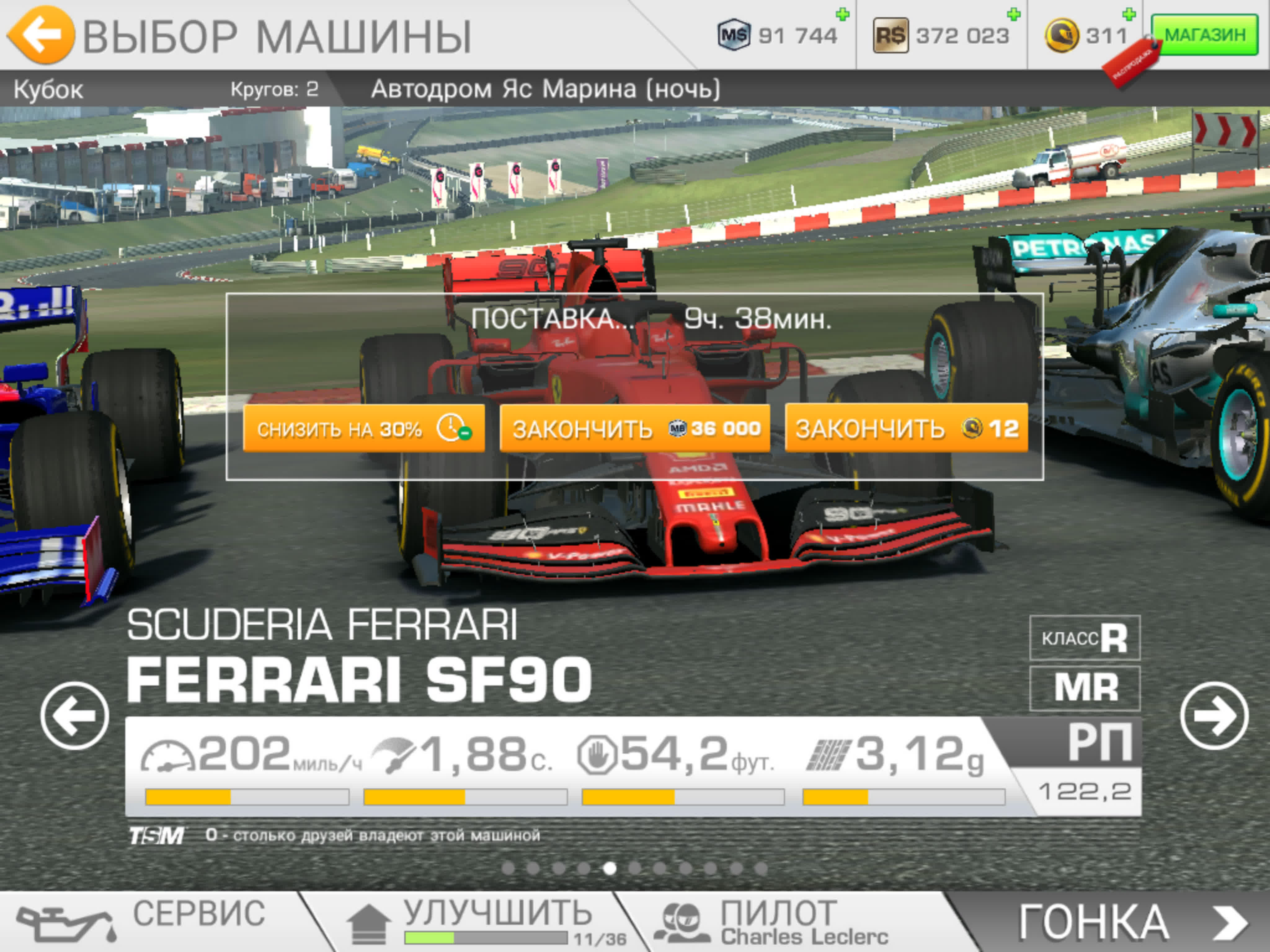Add more R$ currency with the plus icon
This screenshot has width=1270, height=952.
coord(1013,15)
